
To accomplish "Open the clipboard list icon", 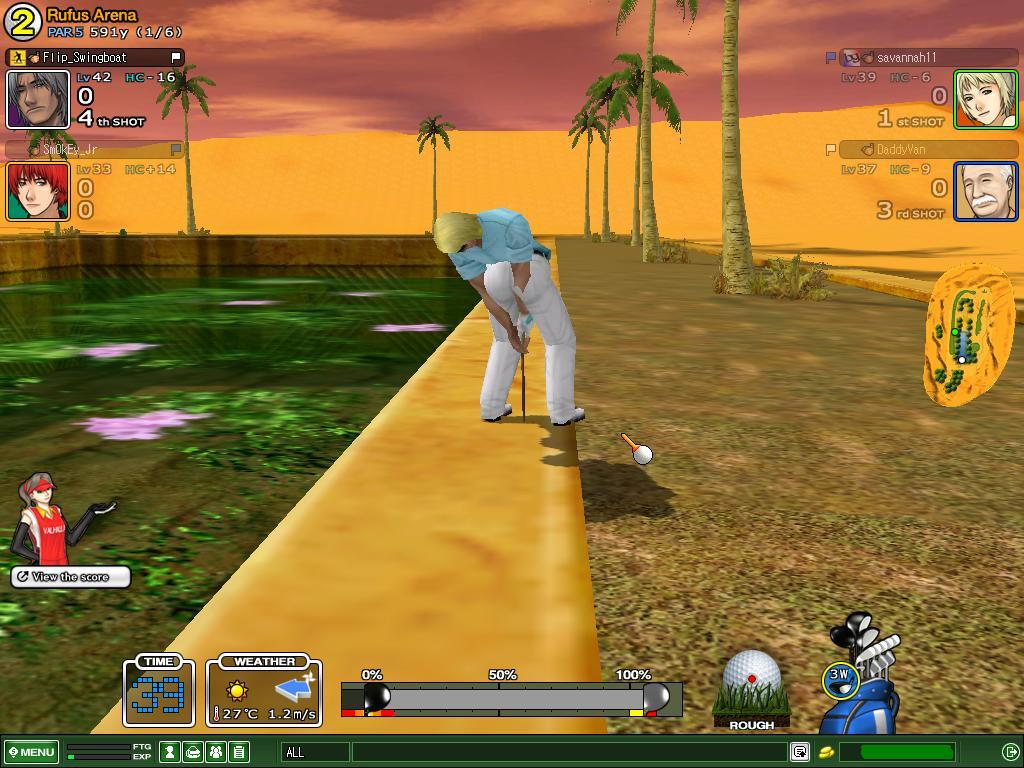I will [x=239, y=752].
